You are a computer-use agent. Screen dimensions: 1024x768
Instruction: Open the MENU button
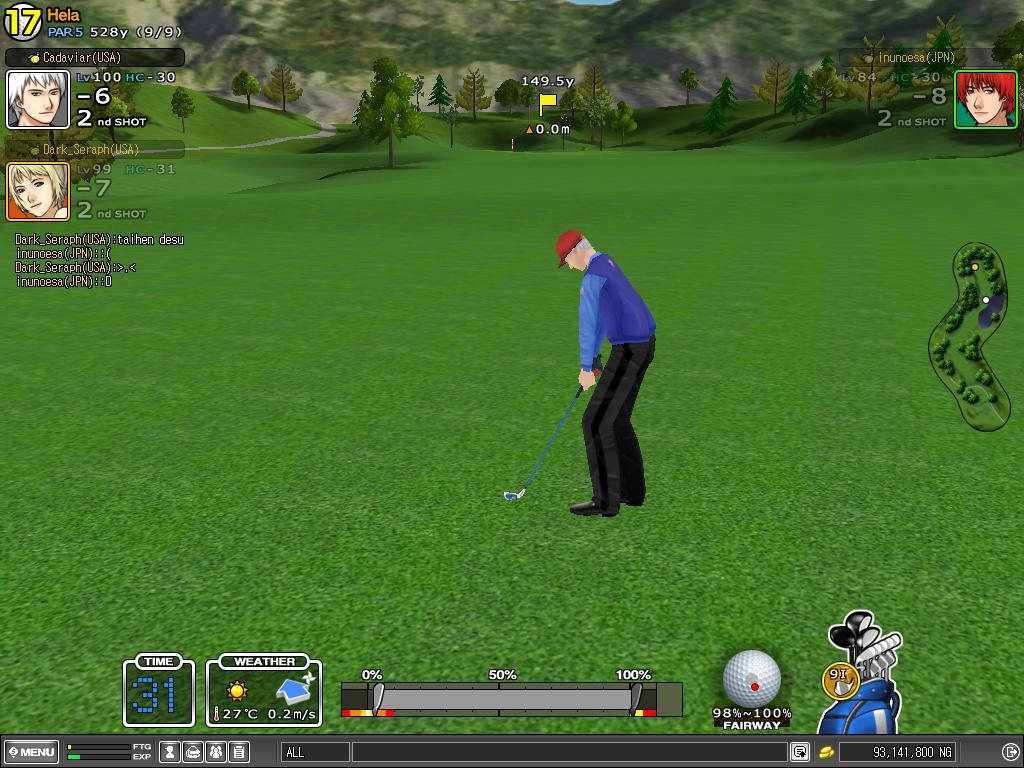[x=32, y=752]
